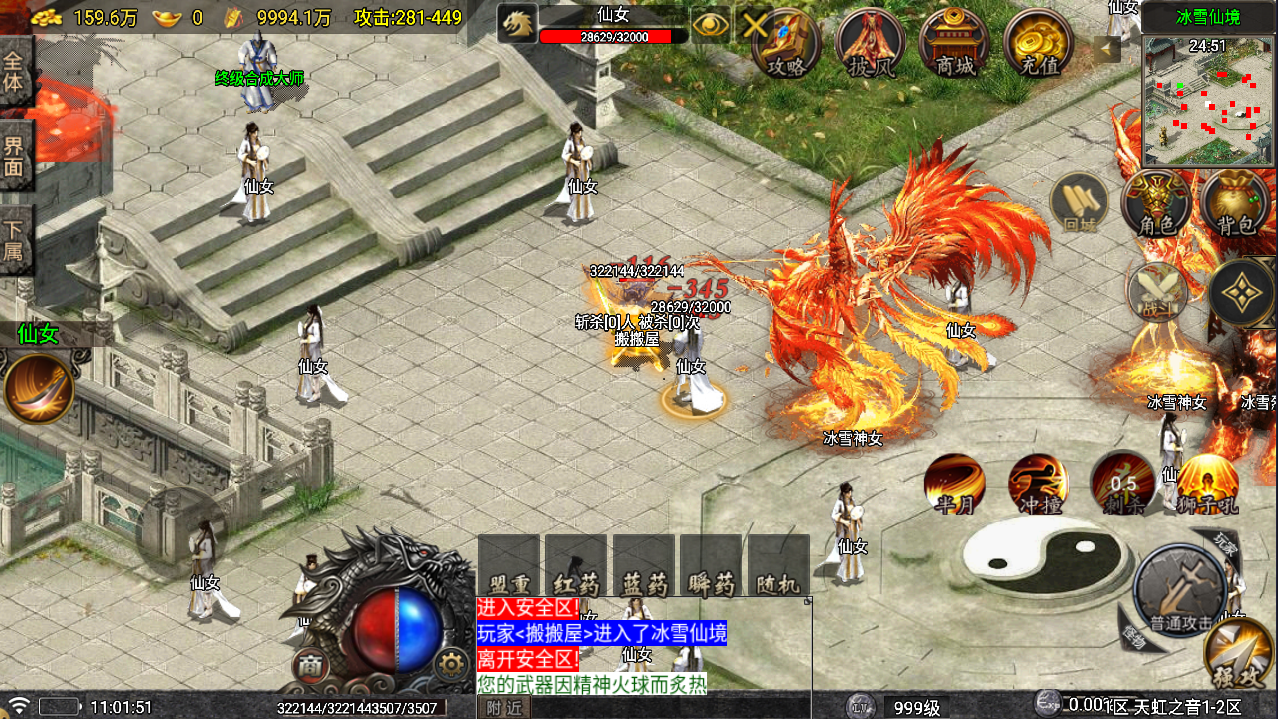Open the 充值 recharge screen
Image resolution: width=1278 pixels, height=719 pixels.
1038,42
